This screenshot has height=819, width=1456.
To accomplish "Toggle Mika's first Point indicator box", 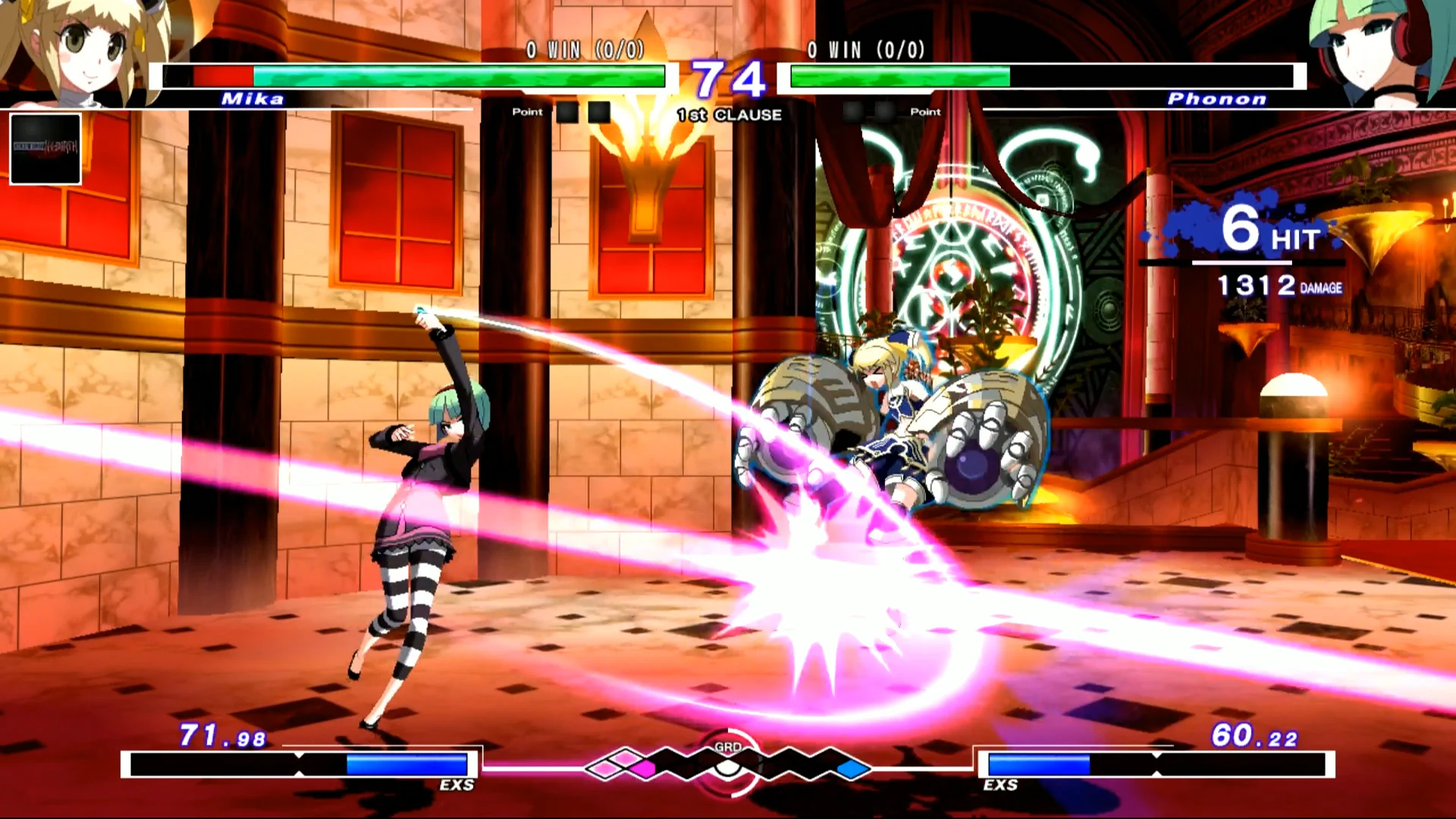I will 568,111.
